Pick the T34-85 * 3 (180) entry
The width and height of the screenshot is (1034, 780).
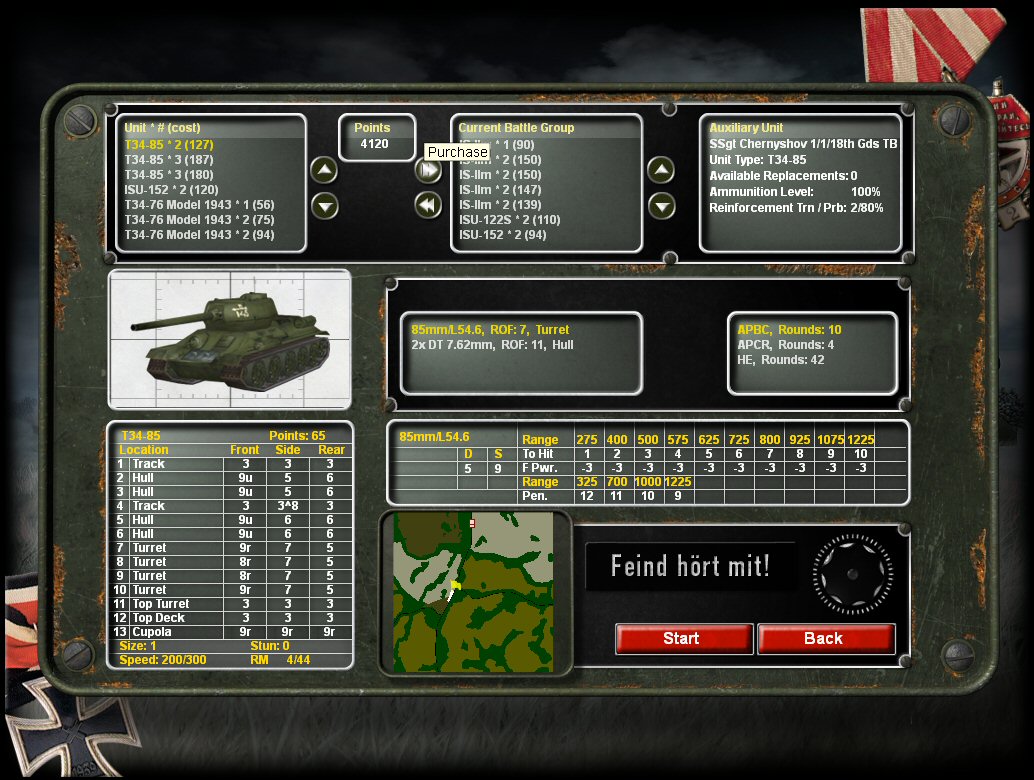point(168,175)
